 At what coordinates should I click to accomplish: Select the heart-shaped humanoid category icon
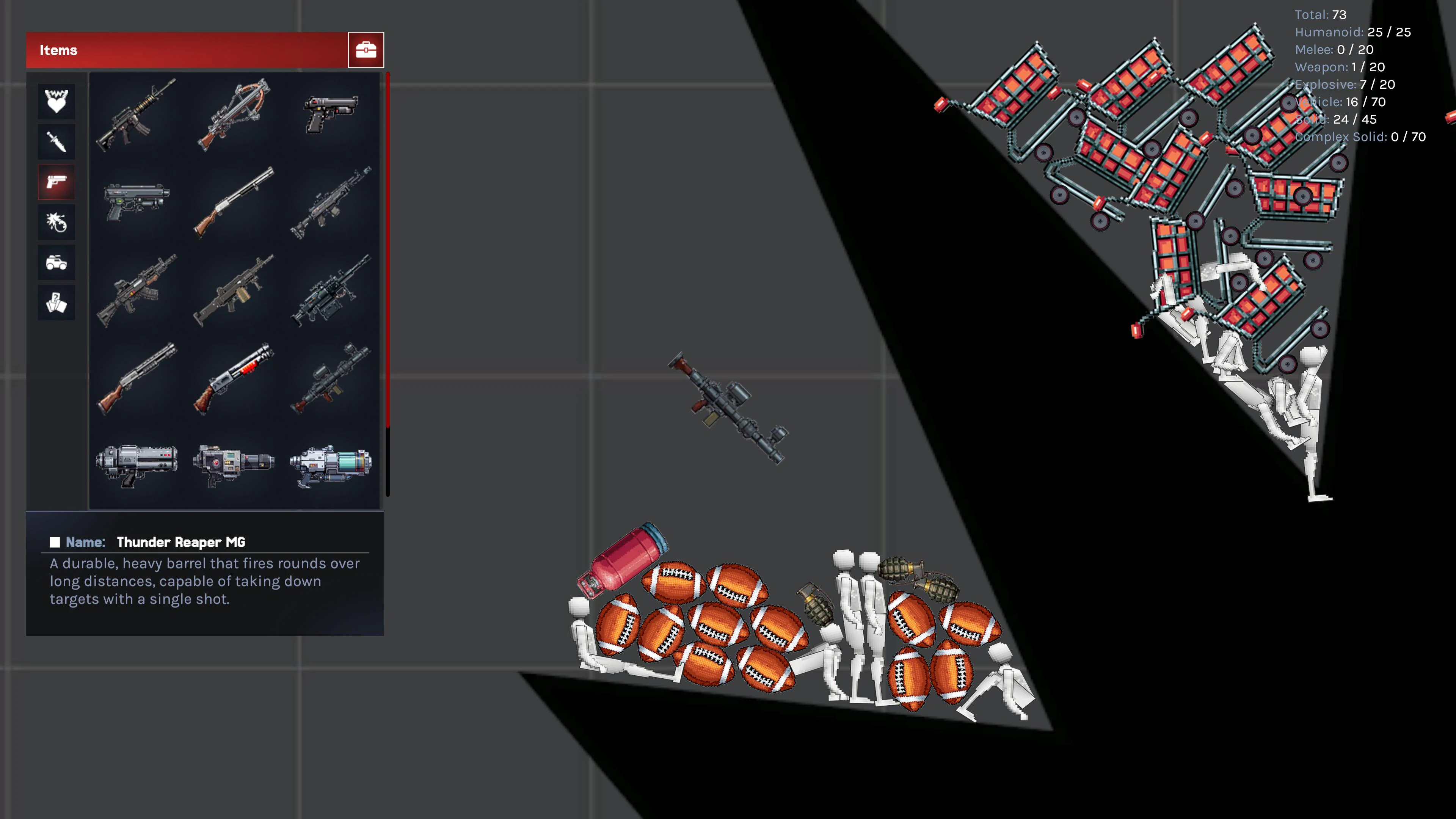[x=56, y=101]
